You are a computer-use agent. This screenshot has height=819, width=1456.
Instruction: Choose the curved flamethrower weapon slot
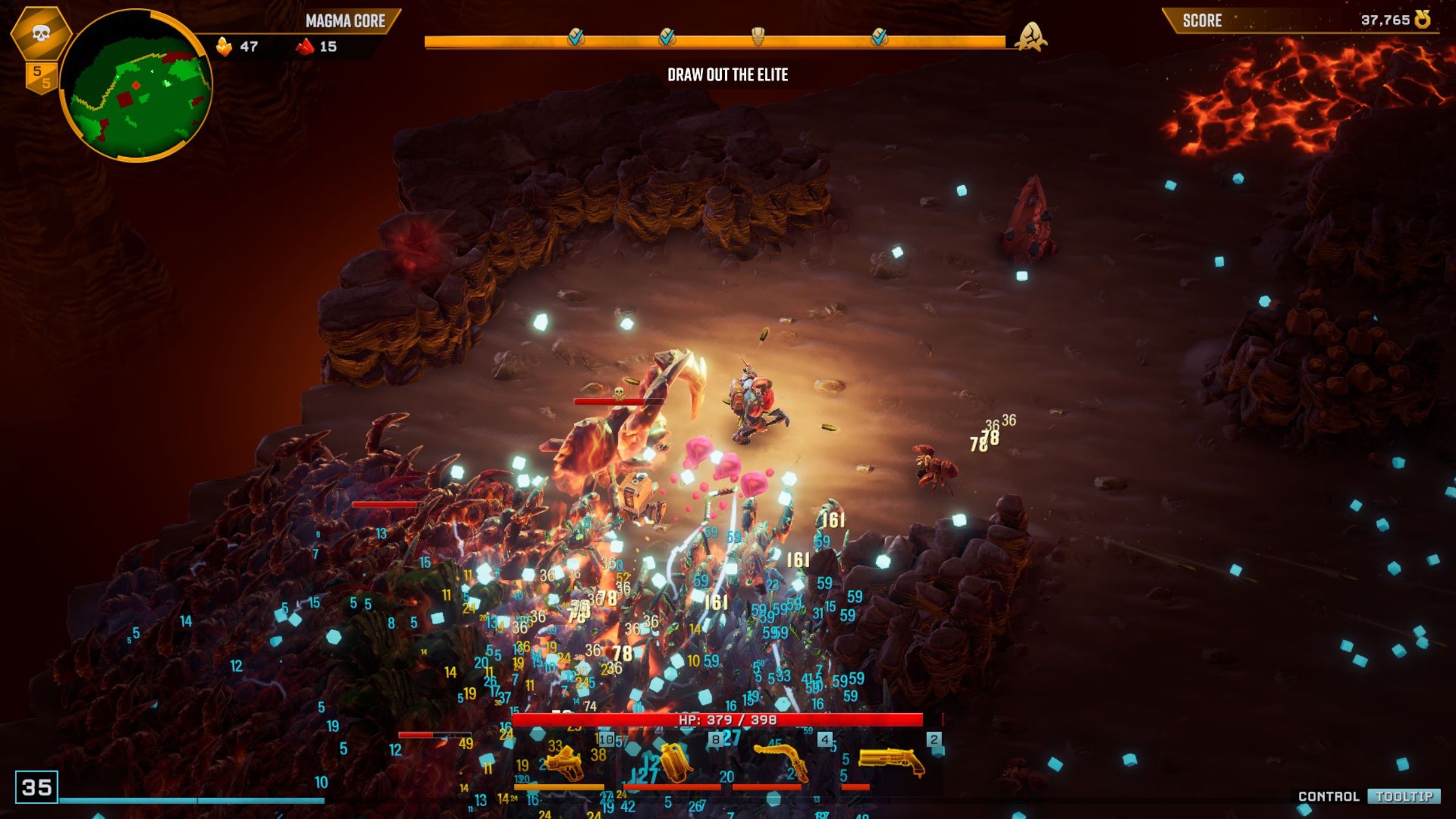781,761
